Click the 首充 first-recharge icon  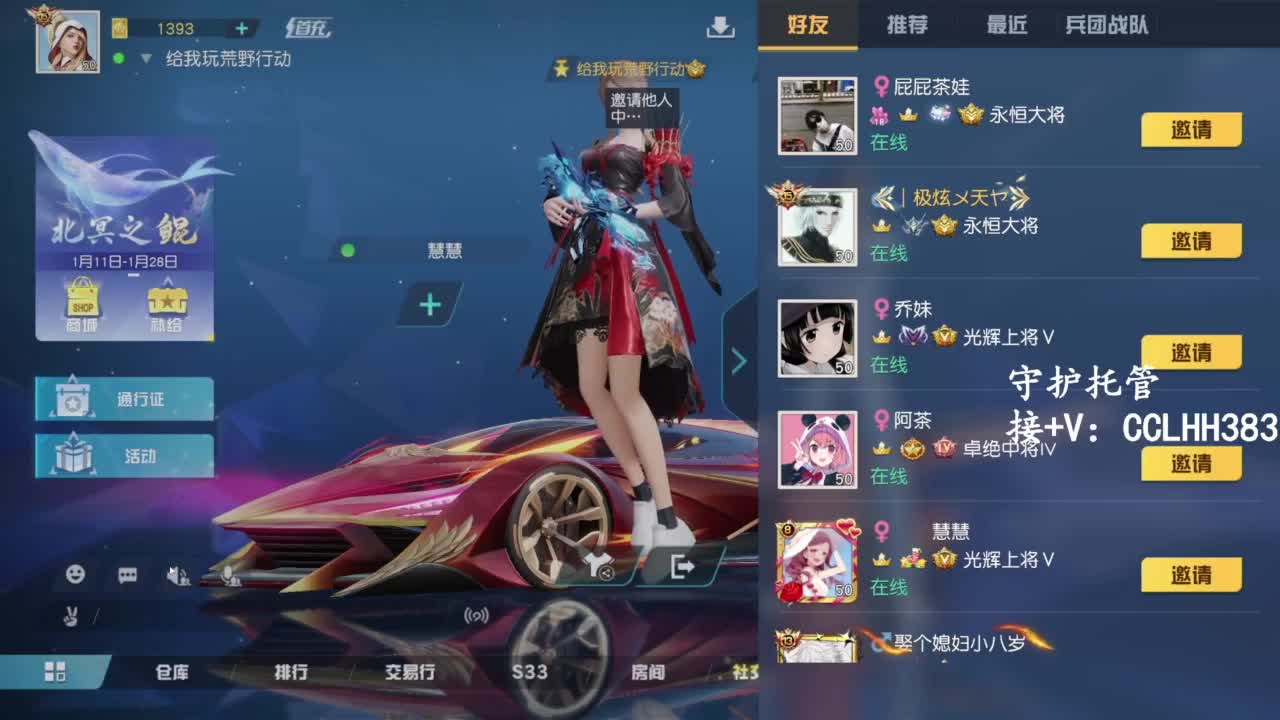tap(313, 29)
